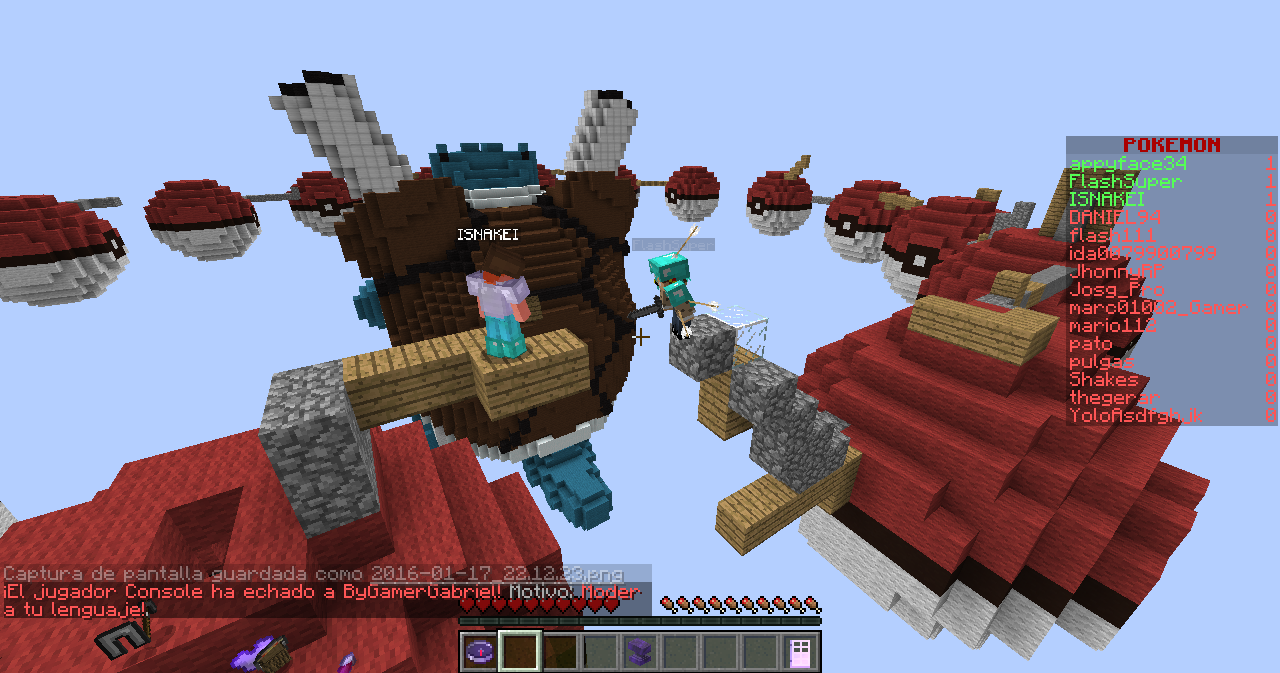The height and width of the screenshot is (673, 1280).
Task: Click the Console kick message in chat
Action: tap(320, 593)
